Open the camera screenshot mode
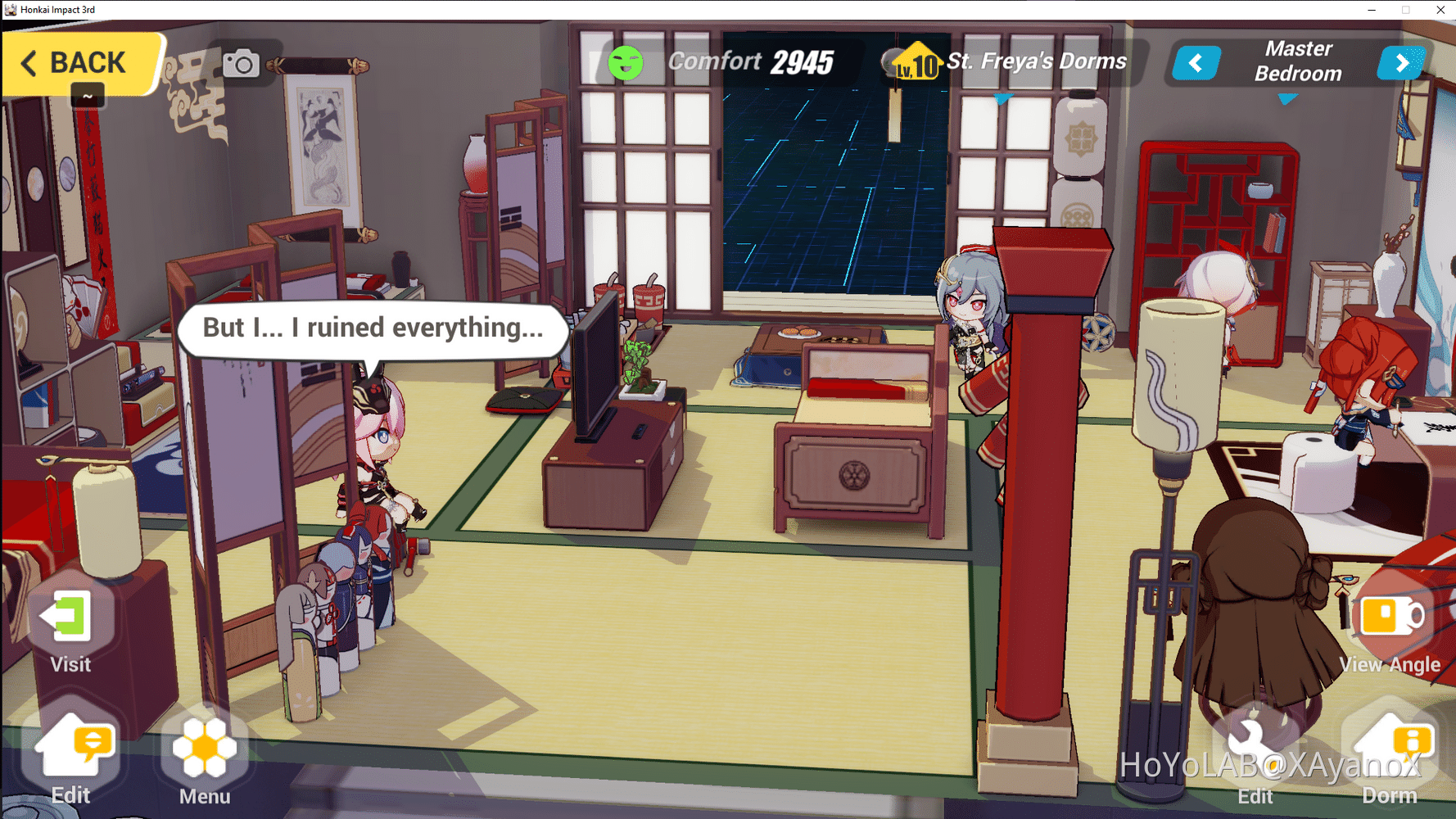 pos(240,62)
